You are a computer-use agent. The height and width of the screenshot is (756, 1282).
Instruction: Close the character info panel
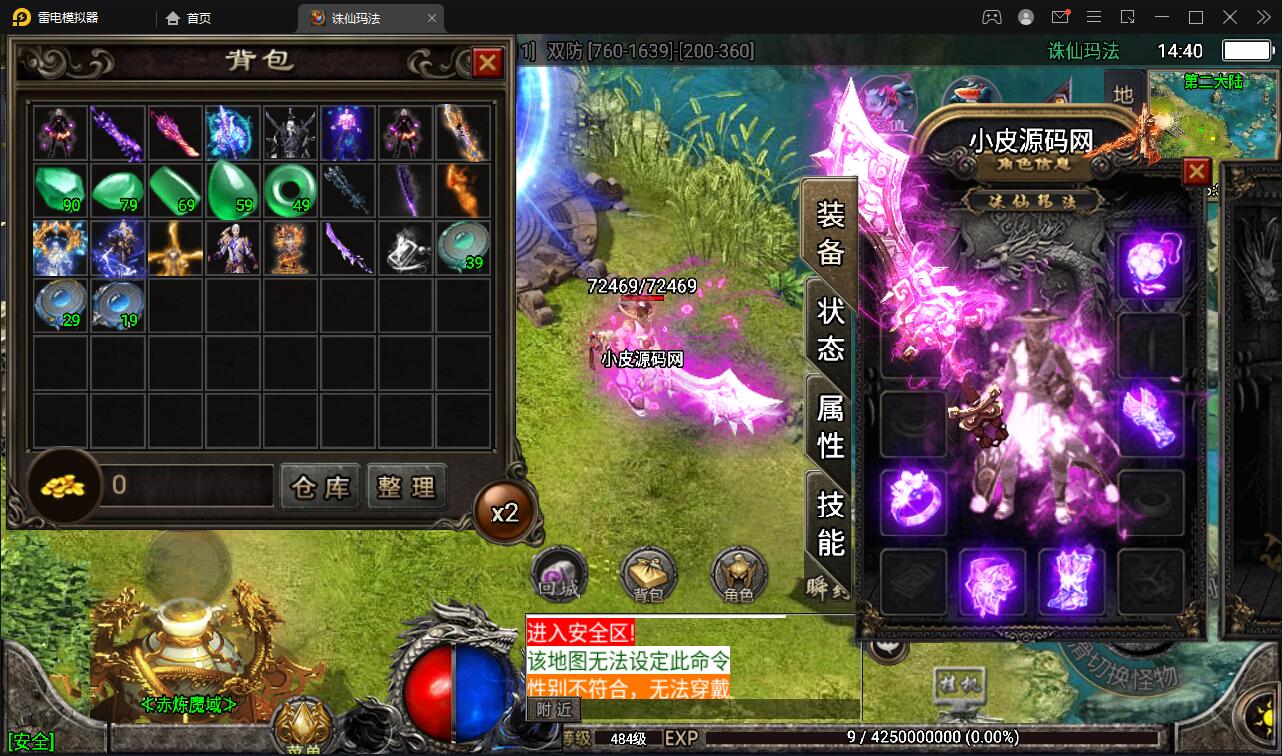pyautogui.click(x=1196, y=172)
